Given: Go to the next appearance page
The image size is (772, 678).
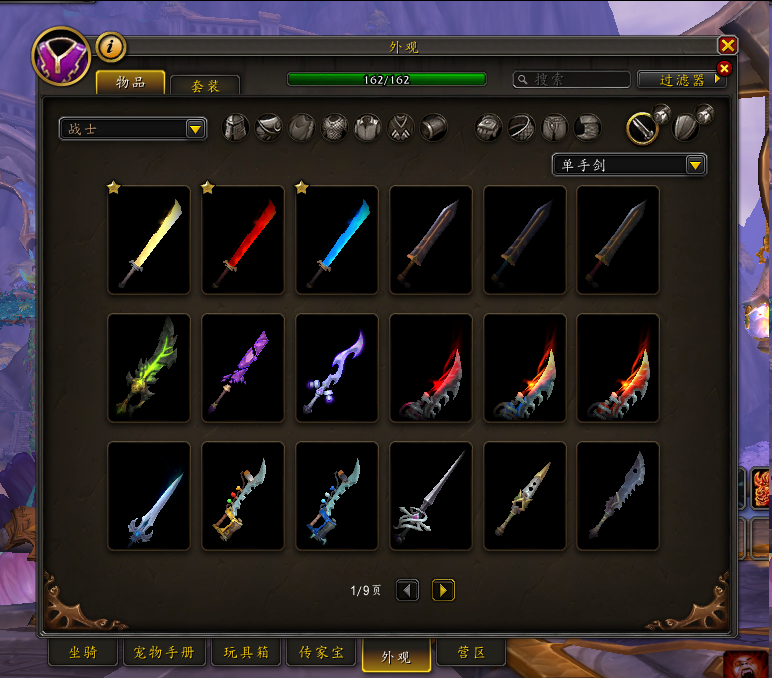Looking at the screenshot, I should 443,590.
